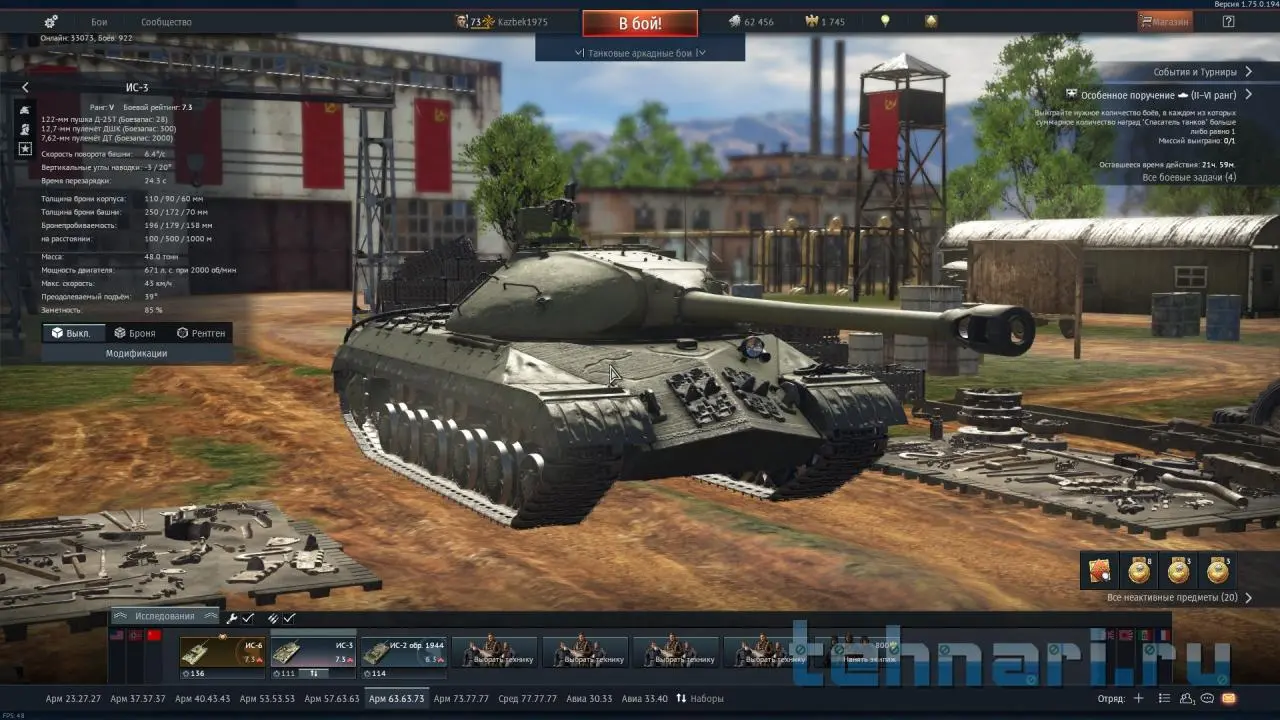This screenshot has width=1280, height=720.
Task: Start the battle with the В бой! button
Action: (640, 22)
